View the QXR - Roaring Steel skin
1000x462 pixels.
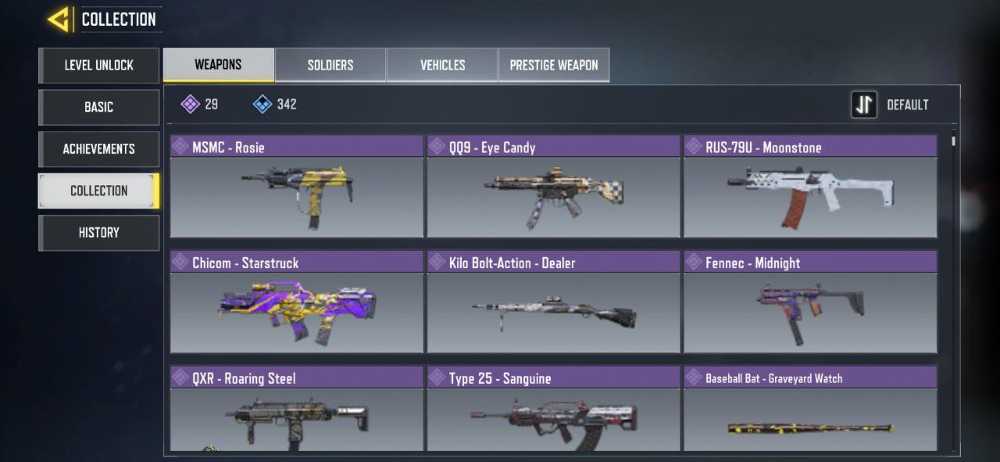tap(297, 410)
